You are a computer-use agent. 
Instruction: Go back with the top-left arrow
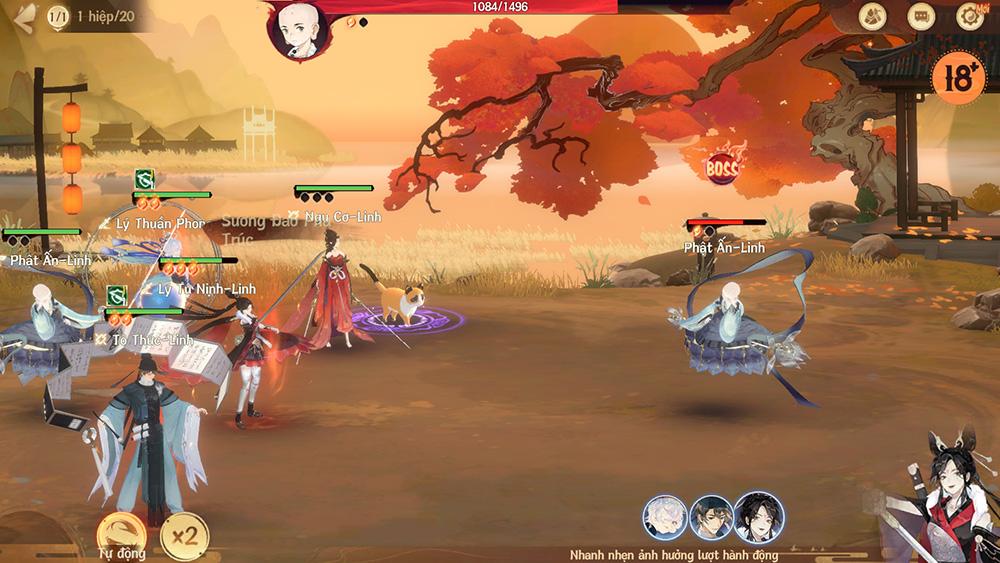(x=21, y=18)
